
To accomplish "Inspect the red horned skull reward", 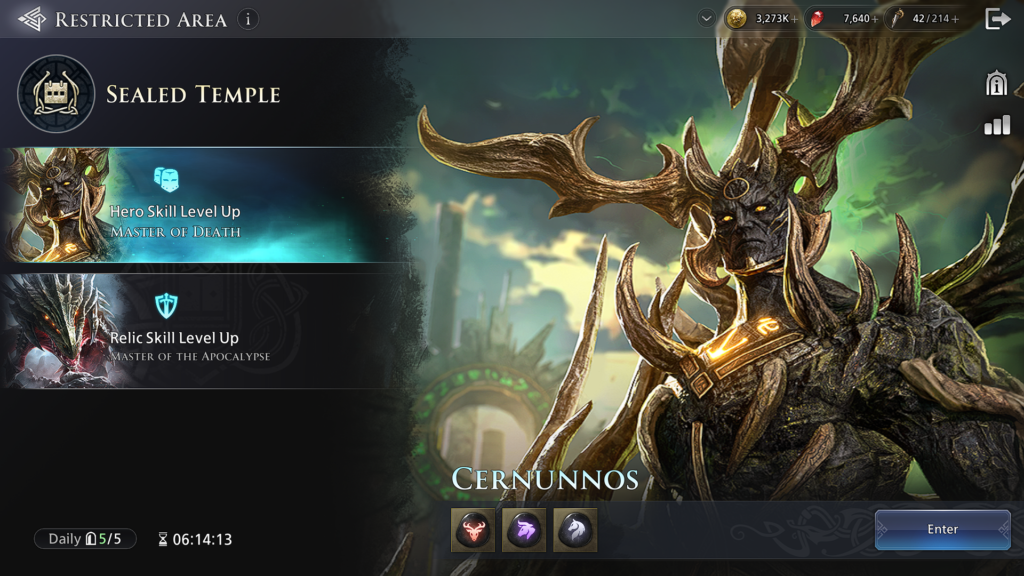I will (472, 529).
